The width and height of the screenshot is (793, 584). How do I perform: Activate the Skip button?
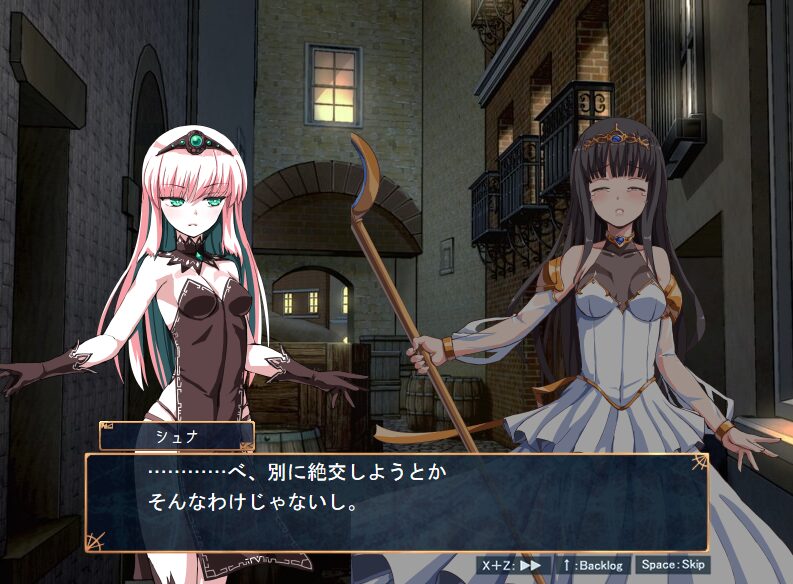pyautogui.click(x=673, y=565)
